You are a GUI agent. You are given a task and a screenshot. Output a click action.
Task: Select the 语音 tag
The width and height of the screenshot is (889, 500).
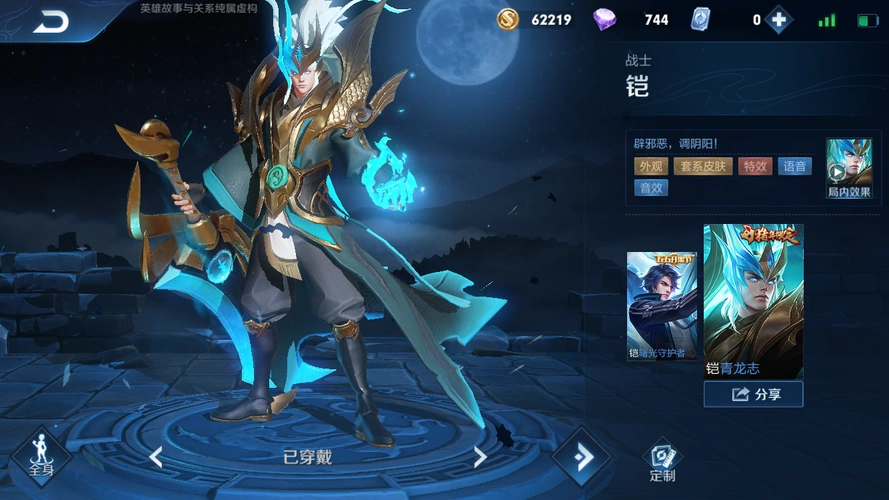pyautogui.click(x=795, y=166)
